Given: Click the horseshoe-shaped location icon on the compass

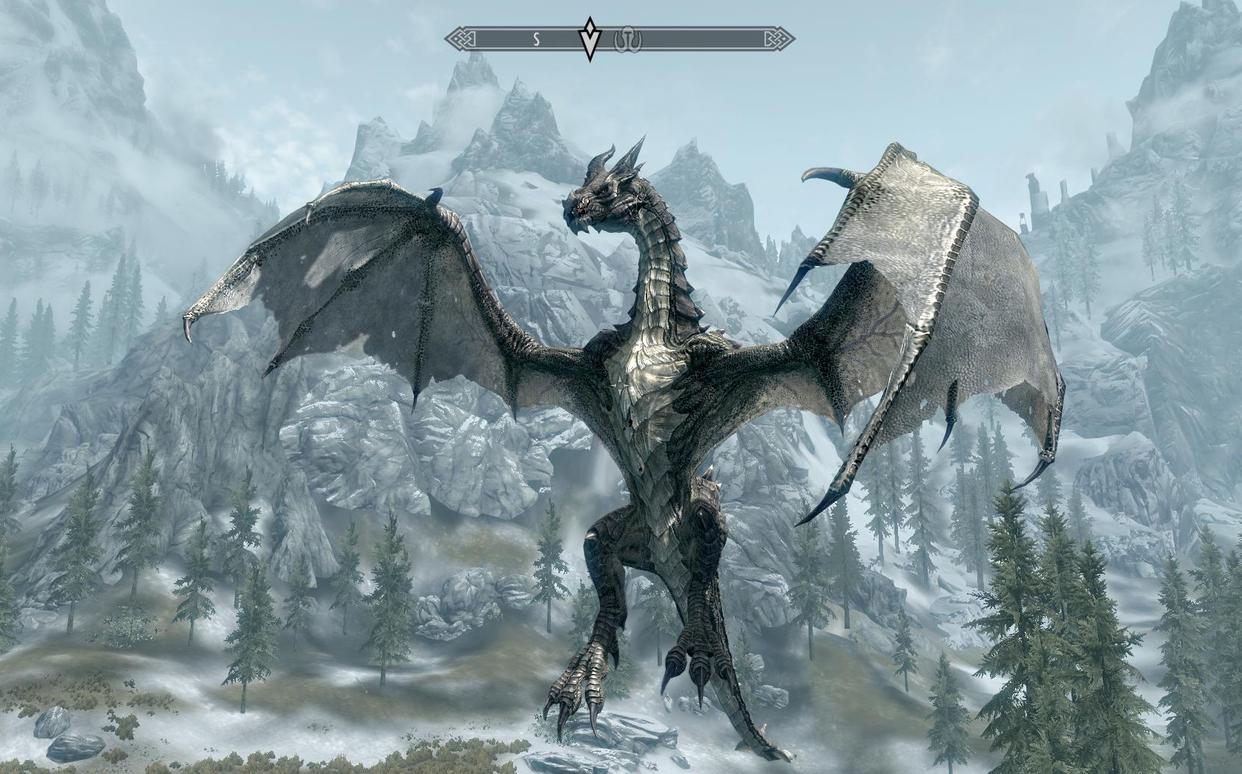Looking at the screenshot, I should click(627, 39).
